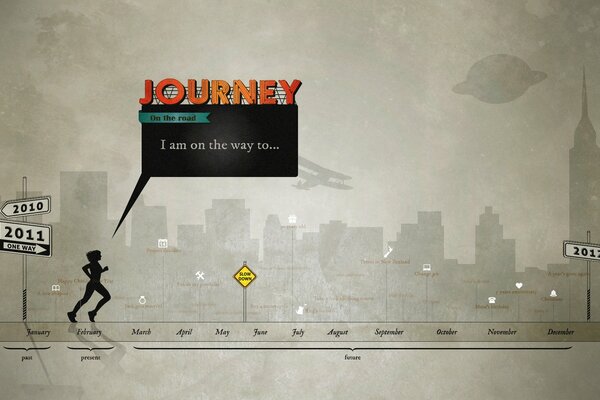Show the crossed tools event

pyautogui.click(x=200, y=276)
